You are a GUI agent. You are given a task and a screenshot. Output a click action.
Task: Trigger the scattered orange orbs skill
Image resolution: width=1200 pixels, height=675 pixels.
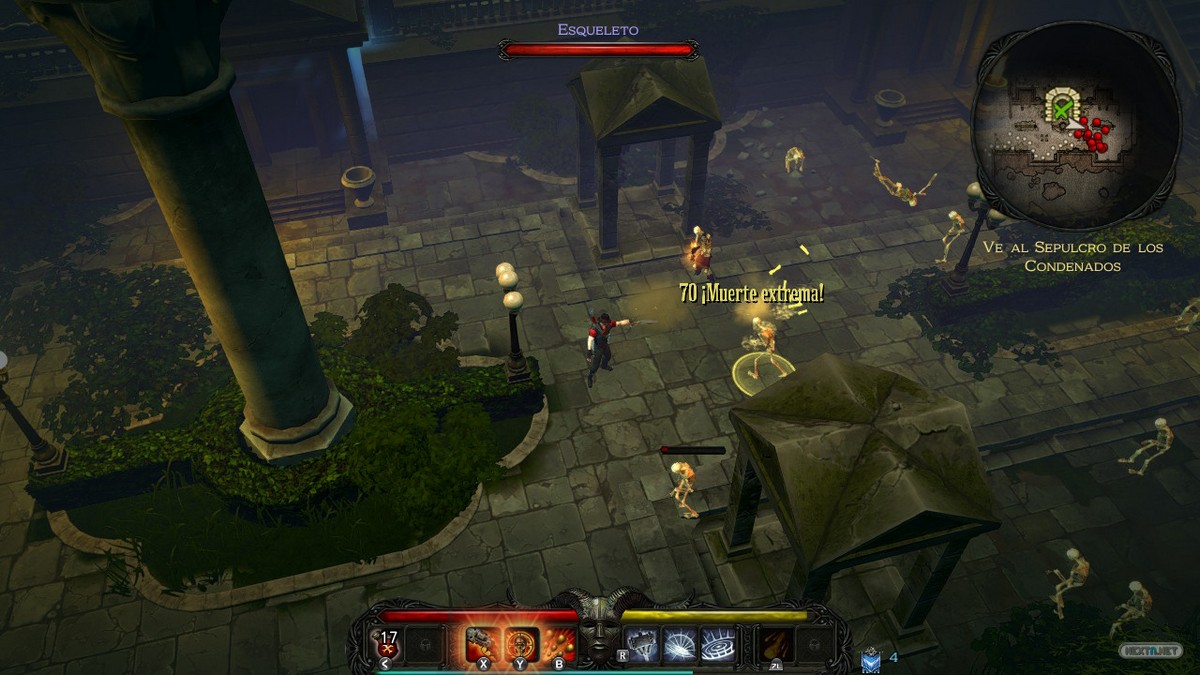[559, 642]
